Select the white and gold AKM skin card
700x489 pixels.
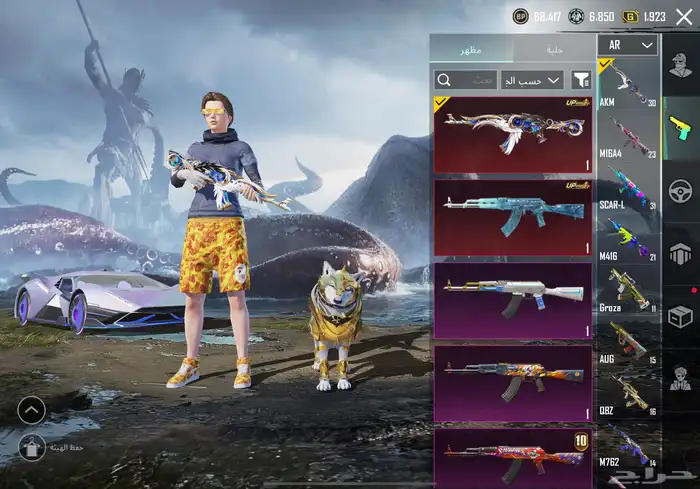(x=513, y=300)
